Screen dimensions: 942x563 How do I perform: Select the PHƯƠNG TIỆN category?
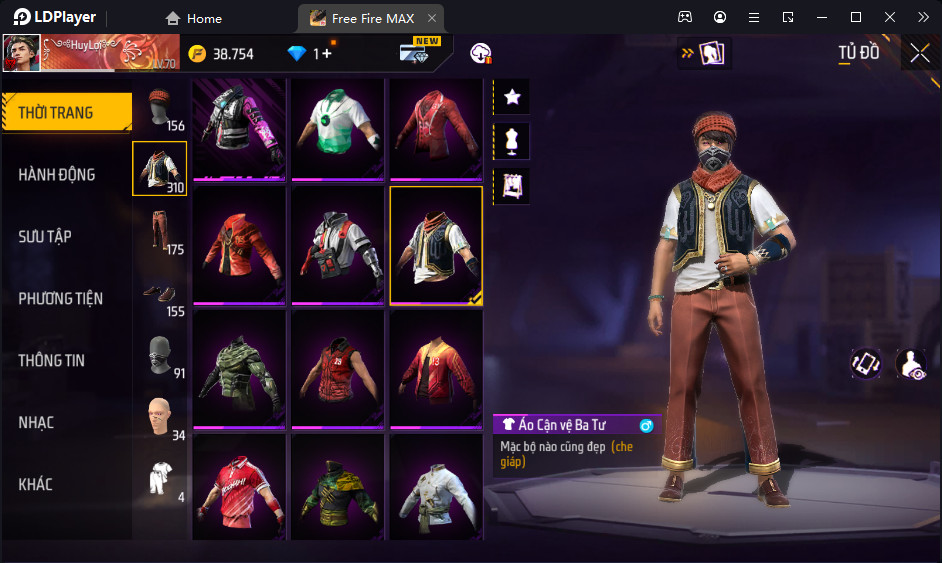(x=60, y=299)
